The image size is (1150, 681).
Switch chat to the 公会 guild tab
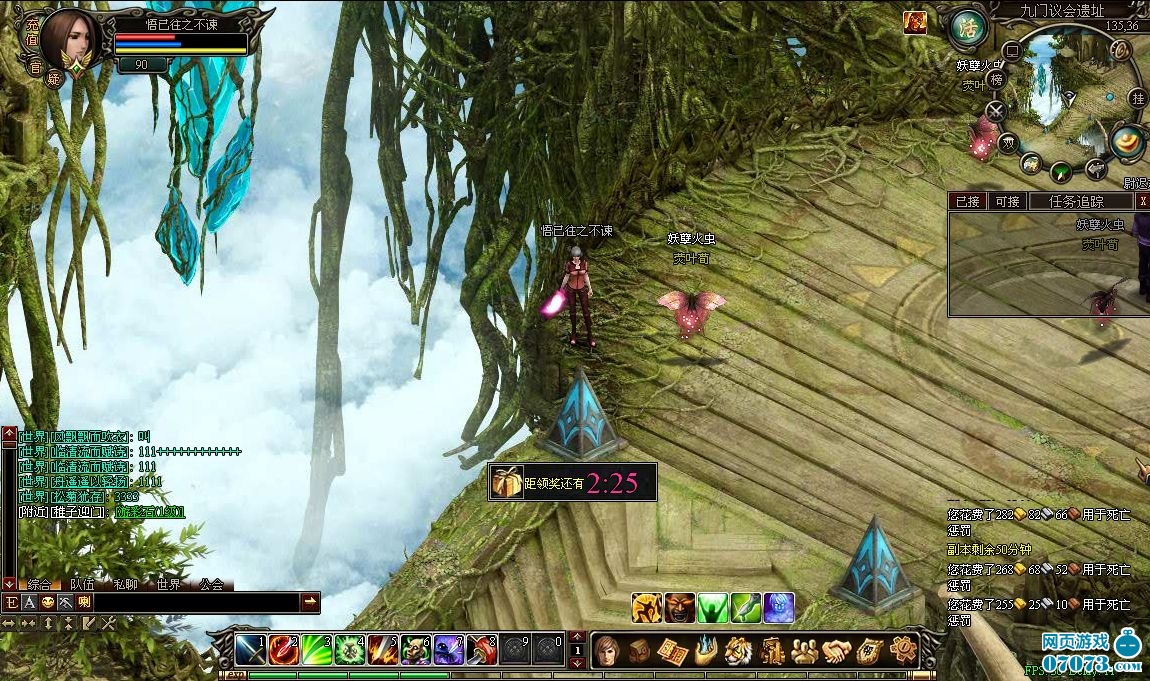tap(211, 585)
